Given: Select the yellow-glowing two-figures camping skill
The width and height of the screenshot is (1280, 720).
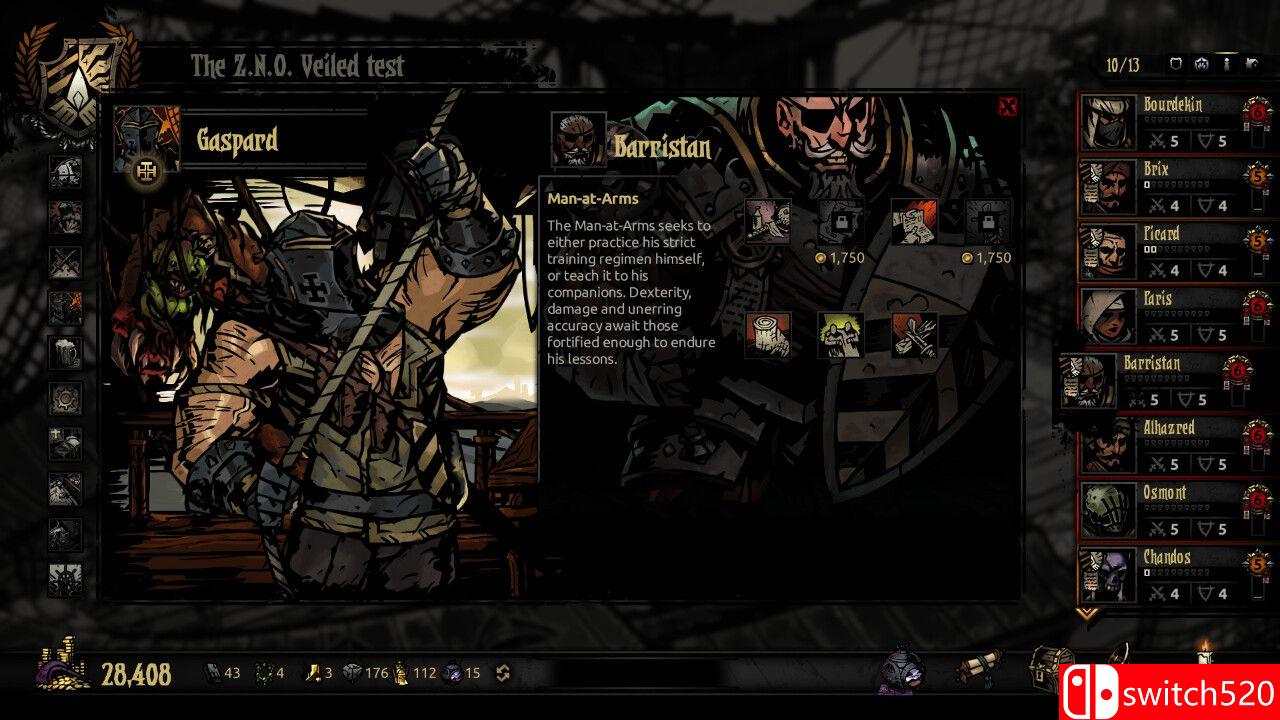Looking at the screenshot, I should pyautogui.click(x=841, y=335).
